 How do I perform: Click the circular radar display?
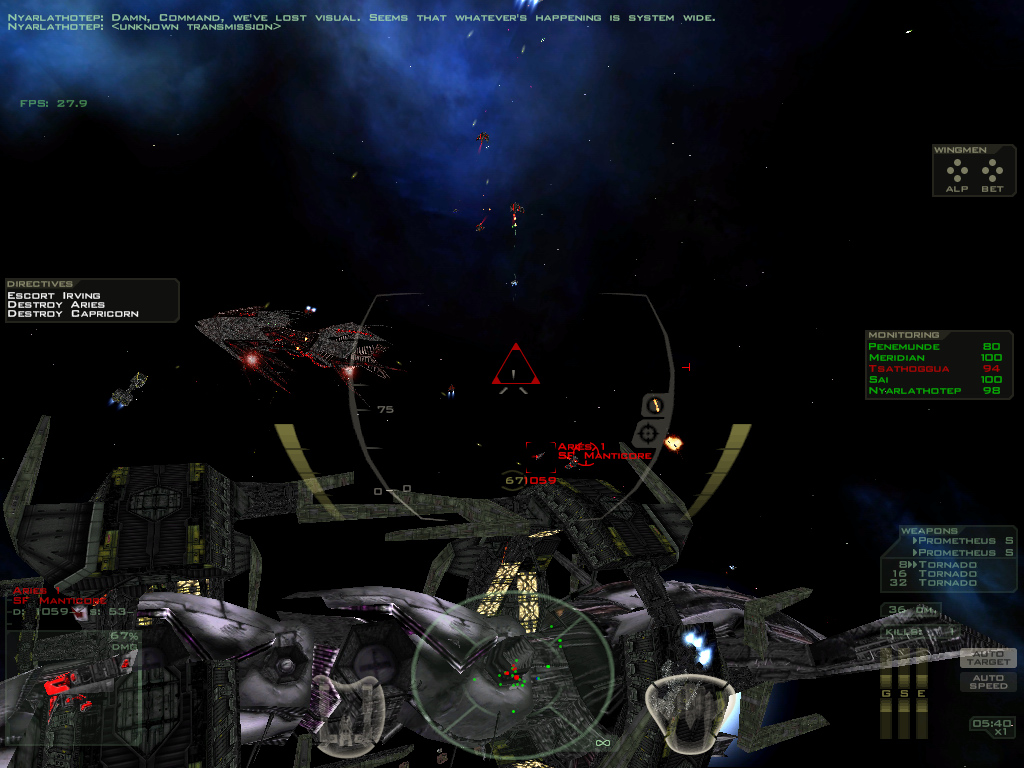513,672
